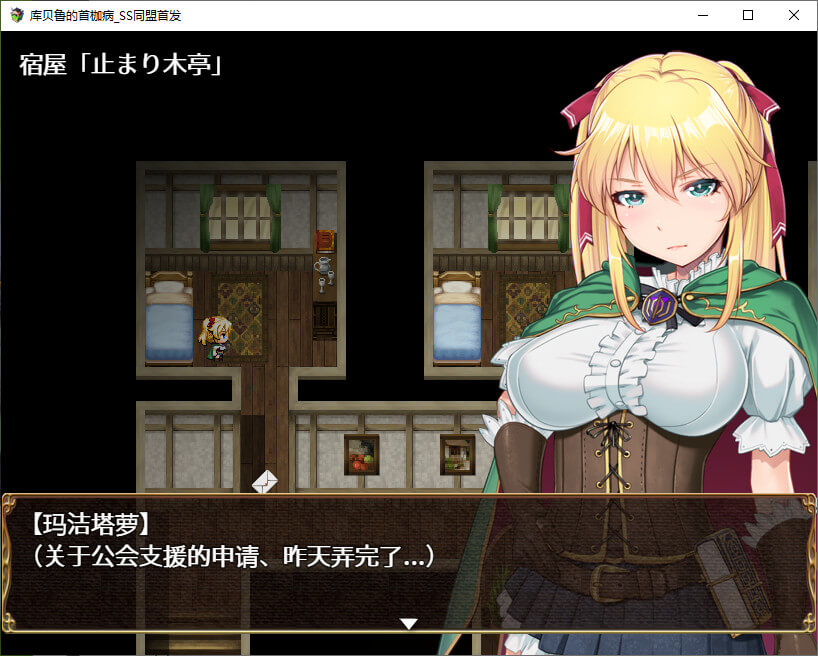The image size is (818, 656).
Task: Maximize the game window
Action: click(x=748, y=15)
